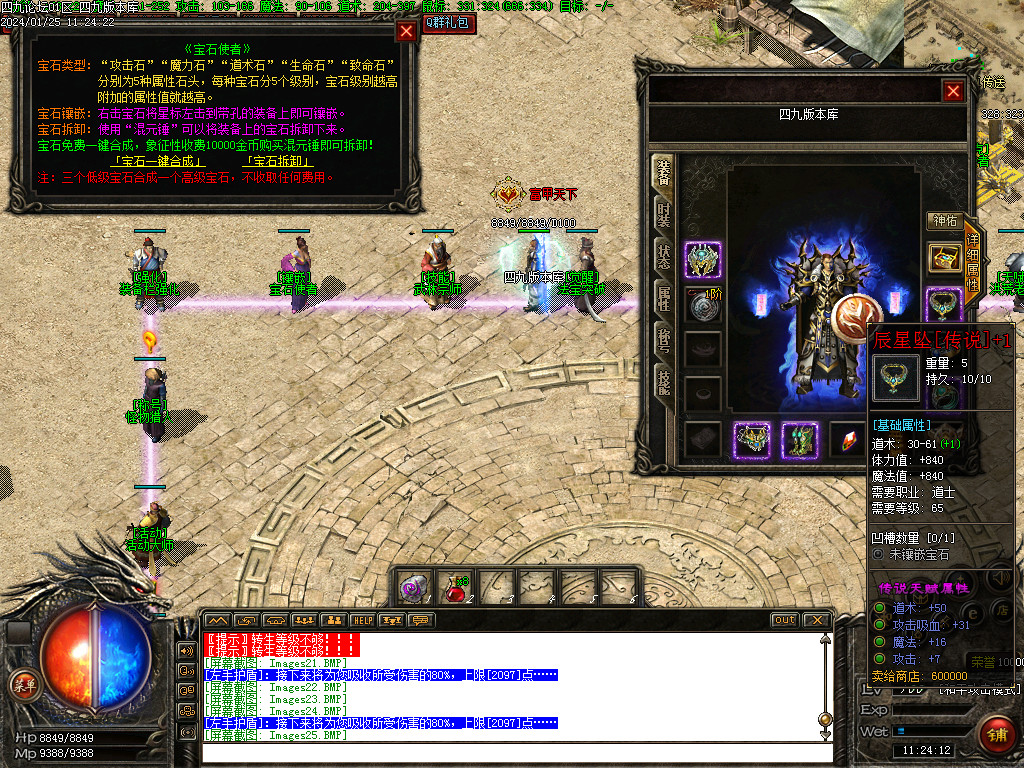
Task: Switch to the 时装 tab
Action: (x=664, y=213)
